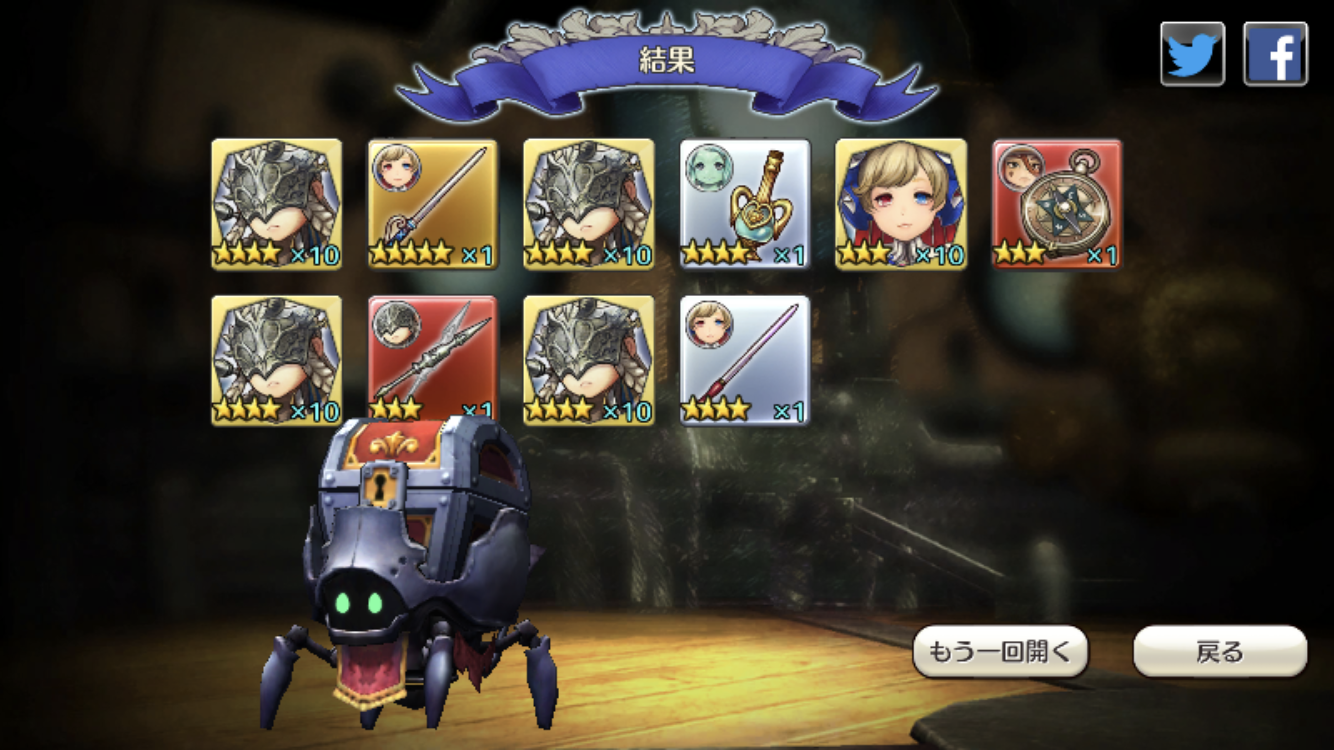Select the three-star compass reward tile
The image size is (1334, 750).
(1057, 204)
